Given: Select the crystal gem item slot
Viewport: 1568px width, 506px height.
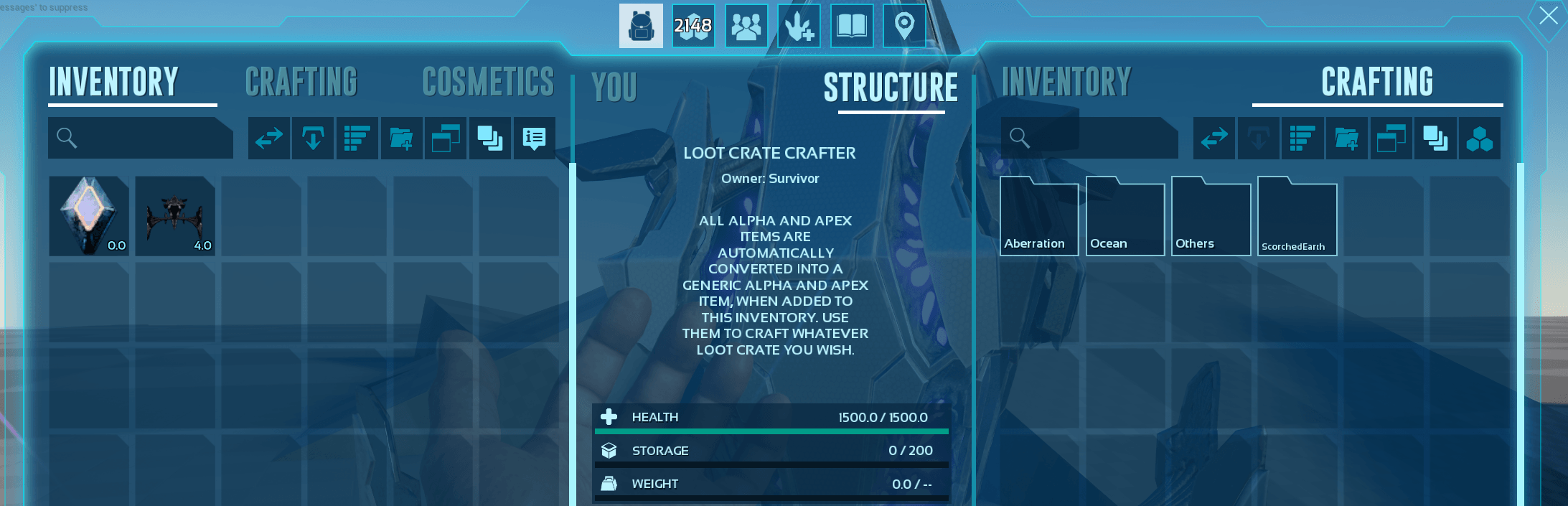Looking at the screenshot, I should coord(89,216).
